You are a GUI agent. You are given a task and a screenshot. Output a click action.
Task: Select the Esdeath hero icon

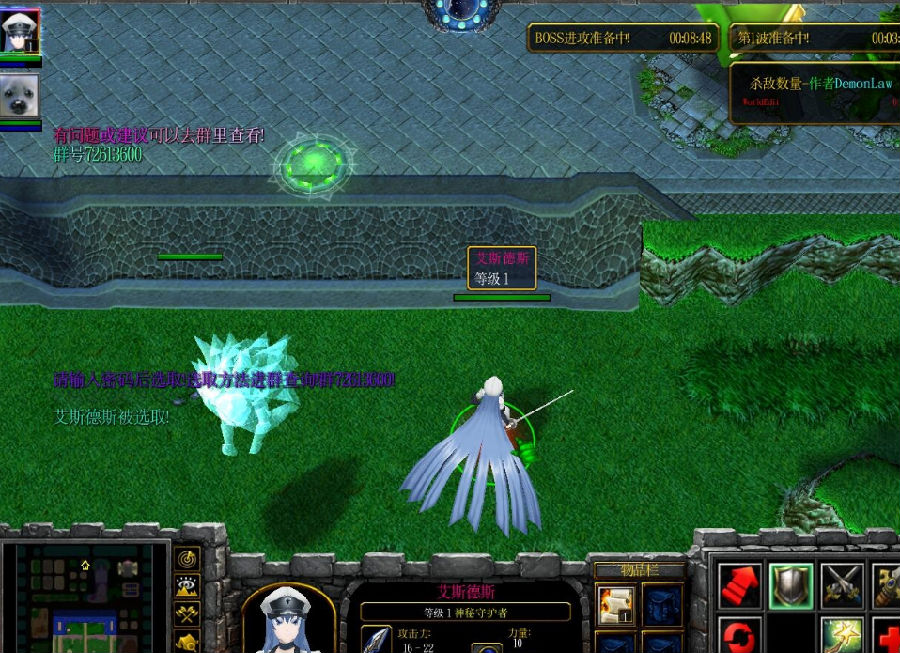point(20,31)
